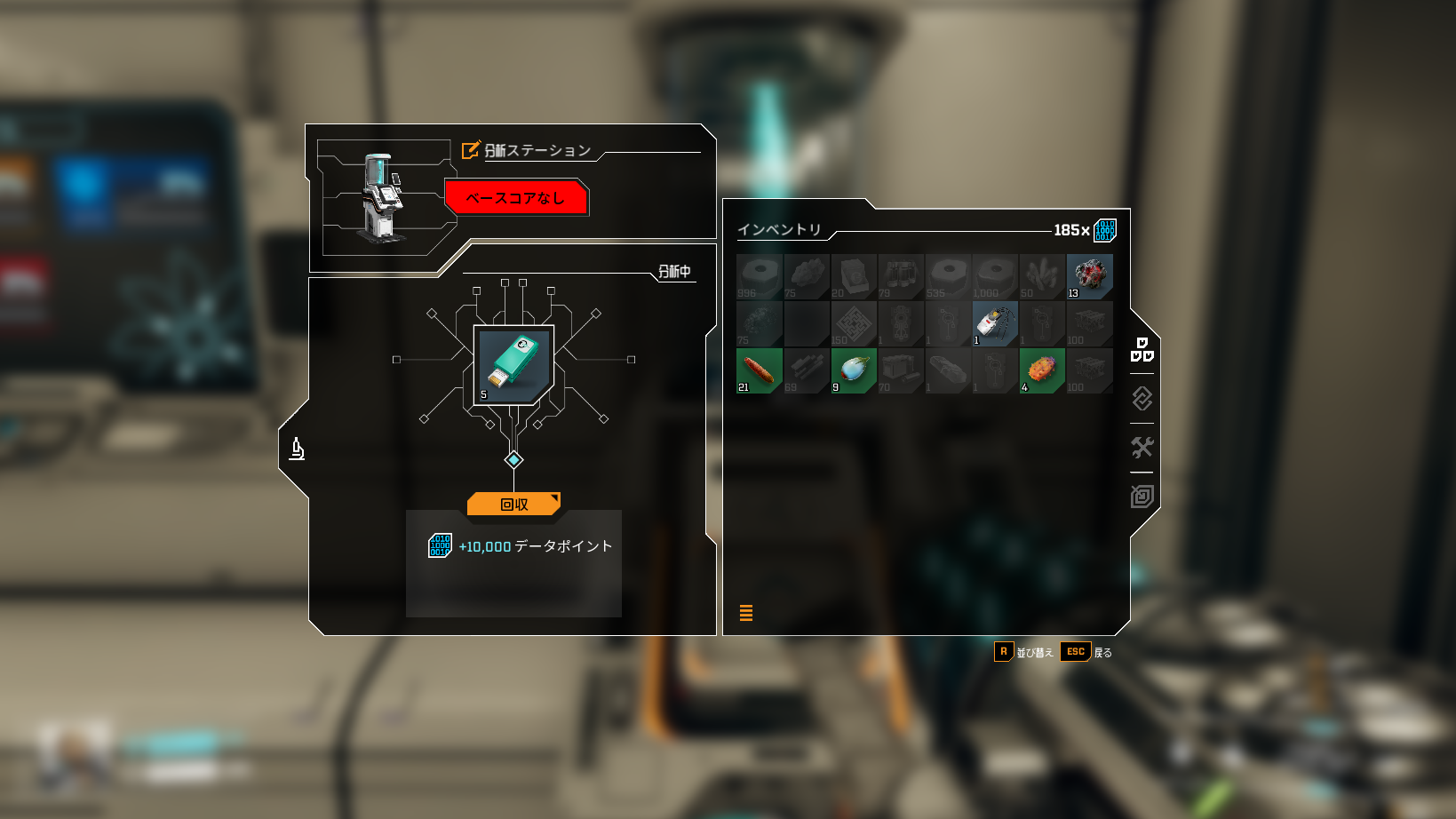Viewport: 1456px width, 819px height.
Task: Open the checkmark-links side tab
Action: tap(1142, 398)
